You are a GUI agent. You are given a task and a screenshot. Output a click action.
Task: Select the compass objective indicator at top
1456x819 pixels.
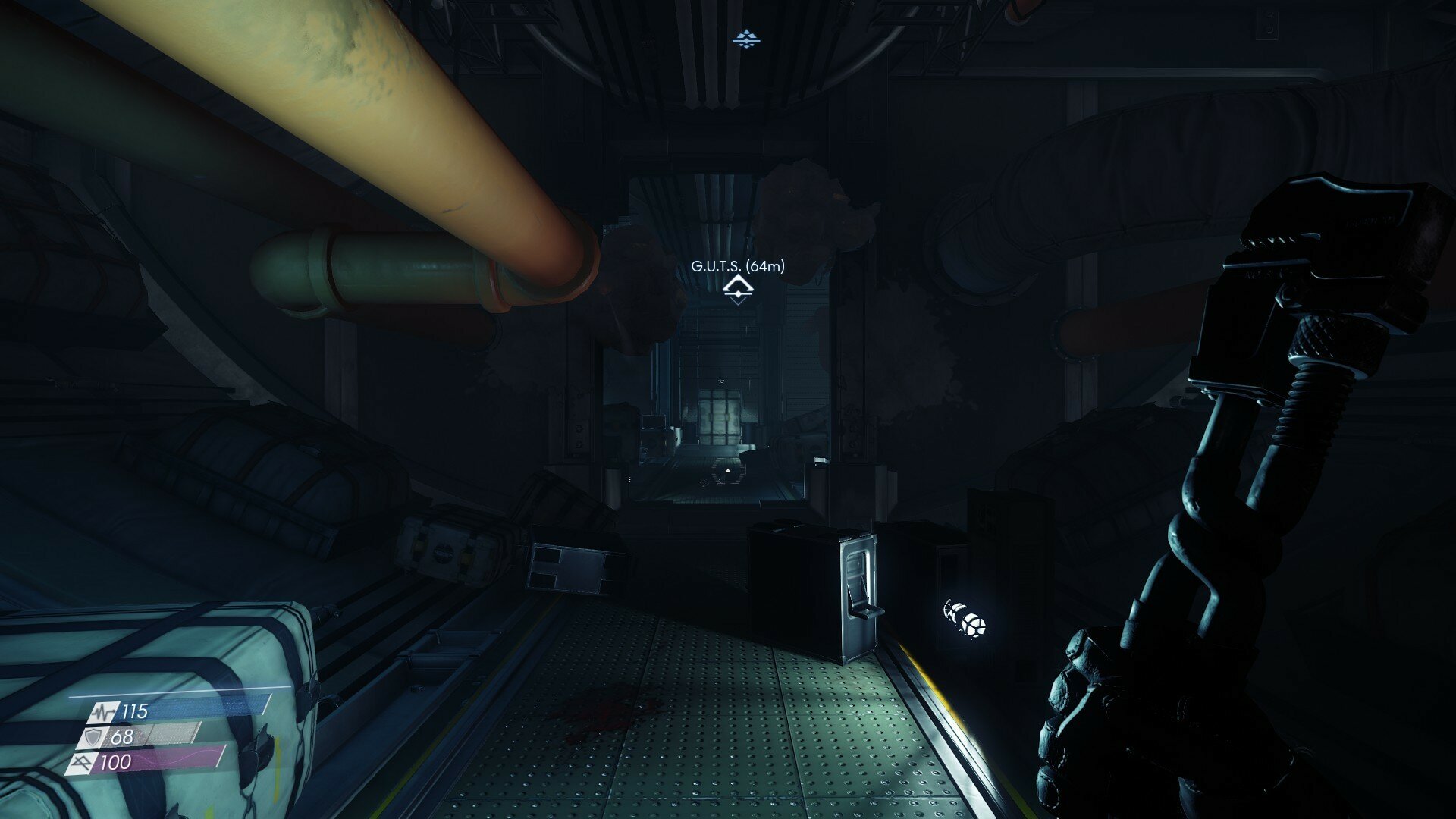pos(747,38)
